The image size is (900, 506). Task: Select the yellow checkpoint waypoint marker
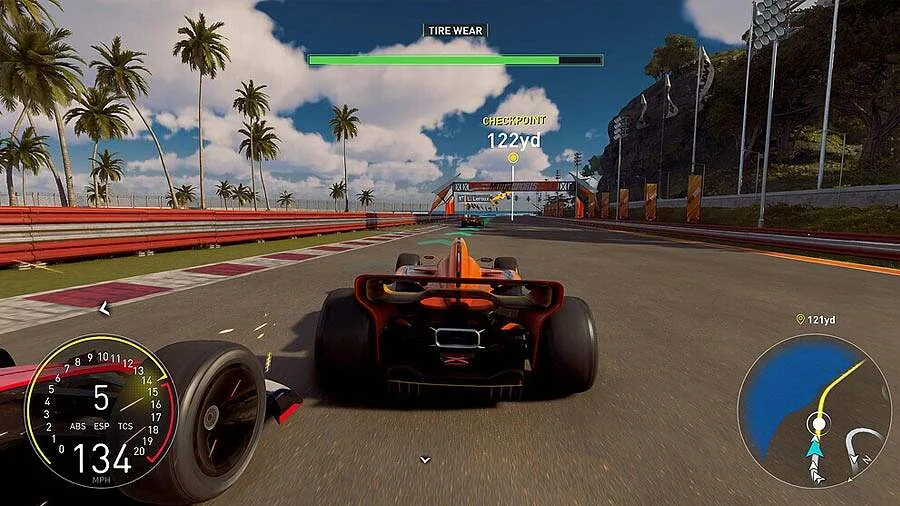point(513,158)
